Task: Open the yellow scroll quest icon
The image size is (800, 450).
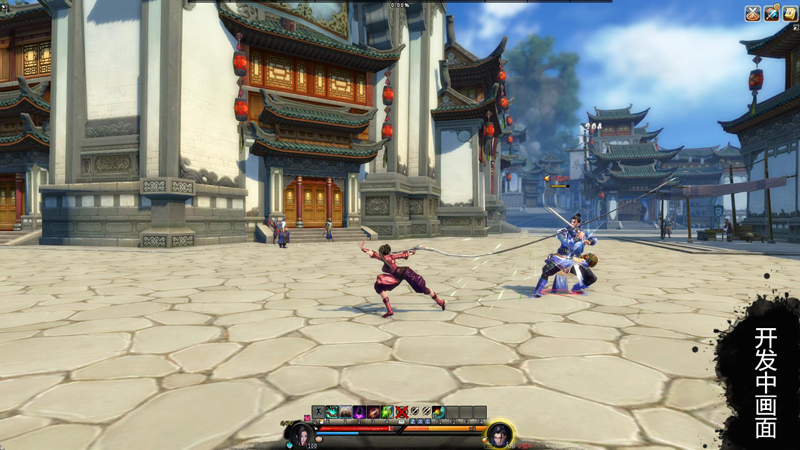Action: (x=789, y=13)
